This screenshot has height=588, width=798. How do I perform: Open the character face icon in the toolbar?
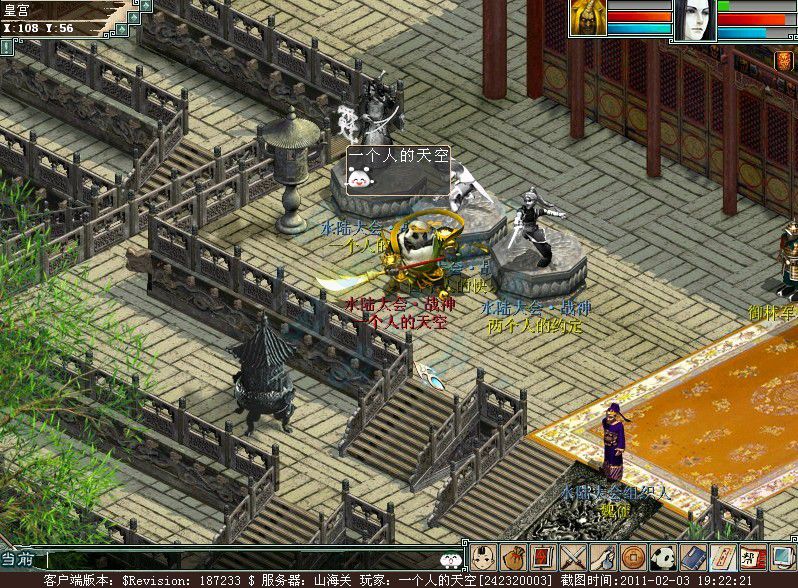pos(484,557)
